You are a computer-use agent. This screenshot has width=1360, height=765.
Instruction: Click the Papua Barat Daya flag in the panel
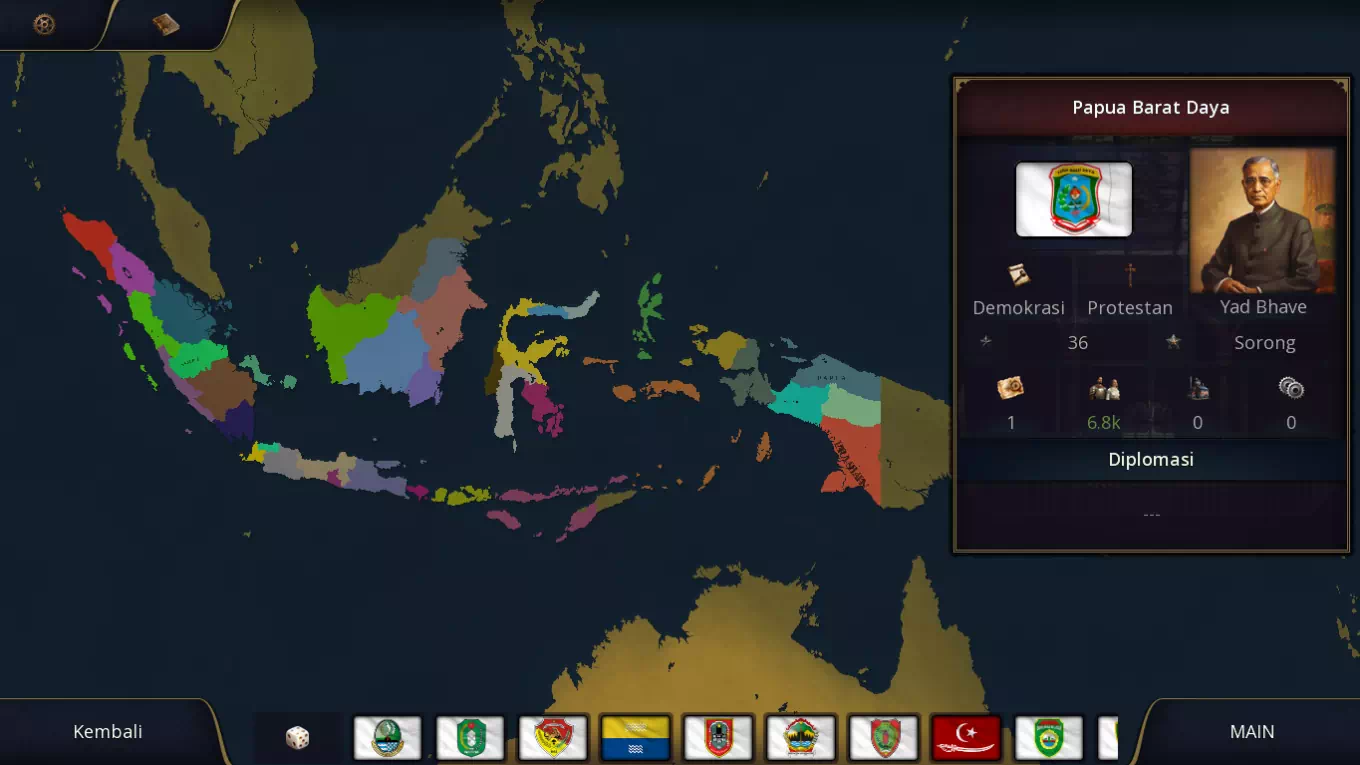click(x=1073, y=199)
